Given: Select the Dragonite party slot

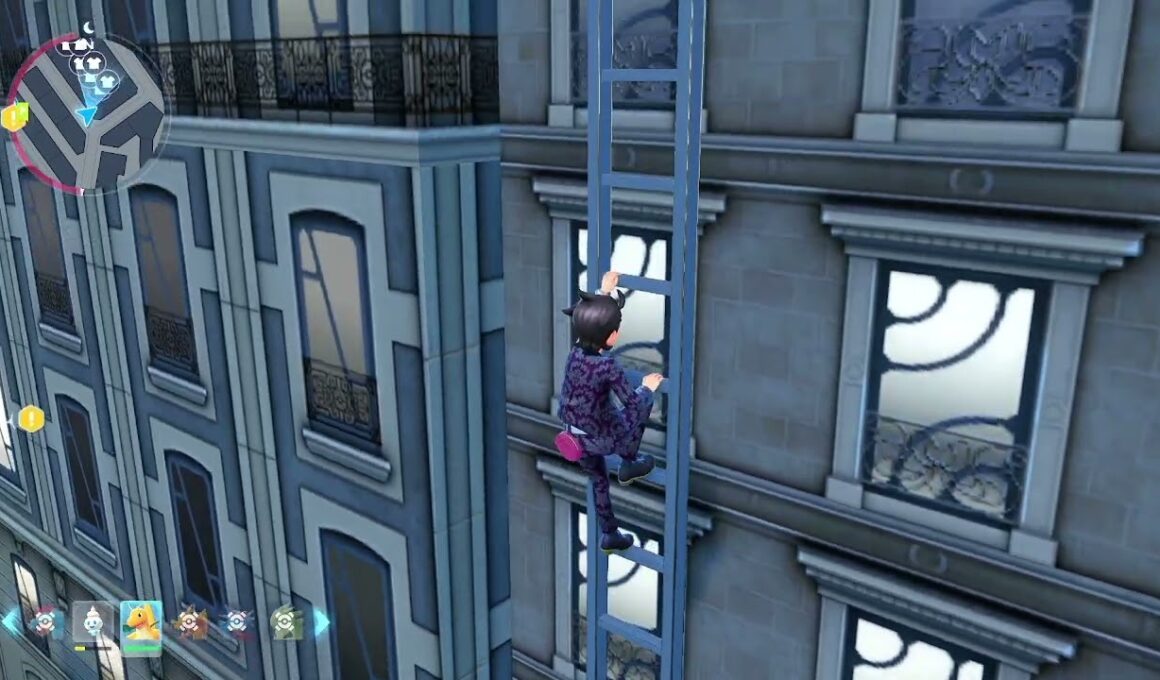Looking at the screenshot, I should 141,622.
